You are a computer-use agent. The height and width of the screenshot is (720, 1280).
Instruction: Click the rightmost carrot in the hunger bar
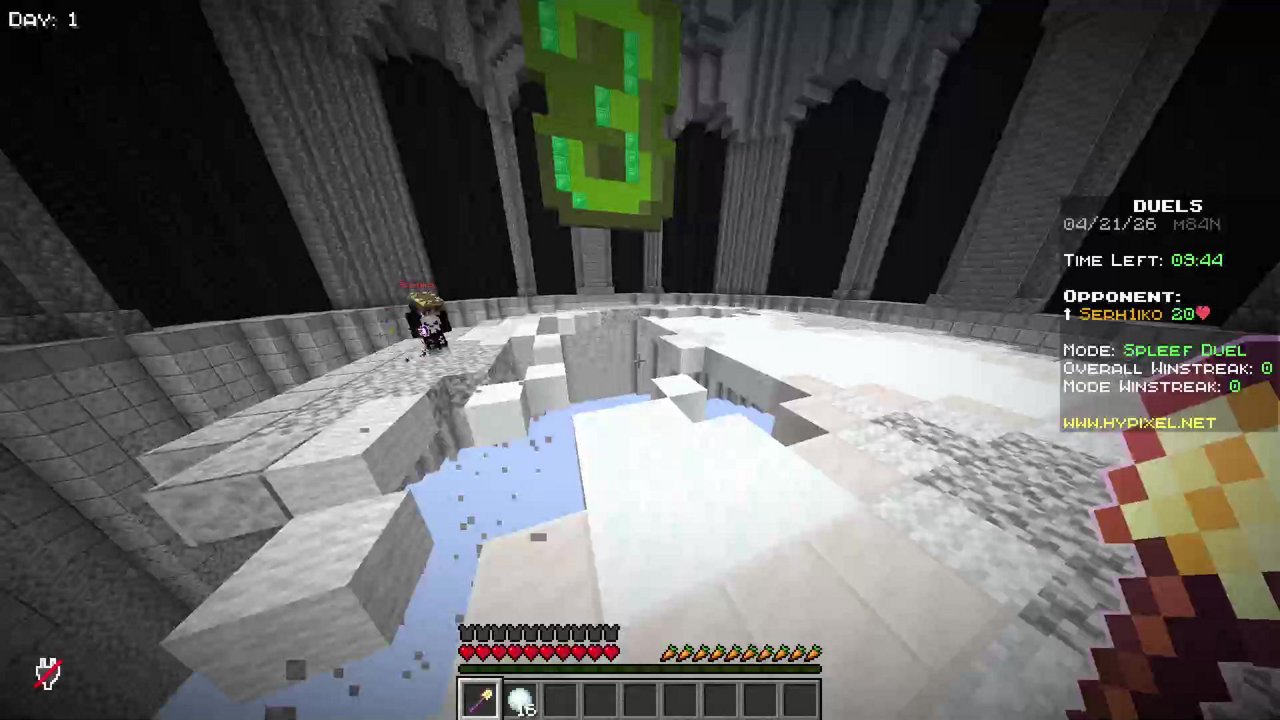pyautogui.click(x=813, y=652)
